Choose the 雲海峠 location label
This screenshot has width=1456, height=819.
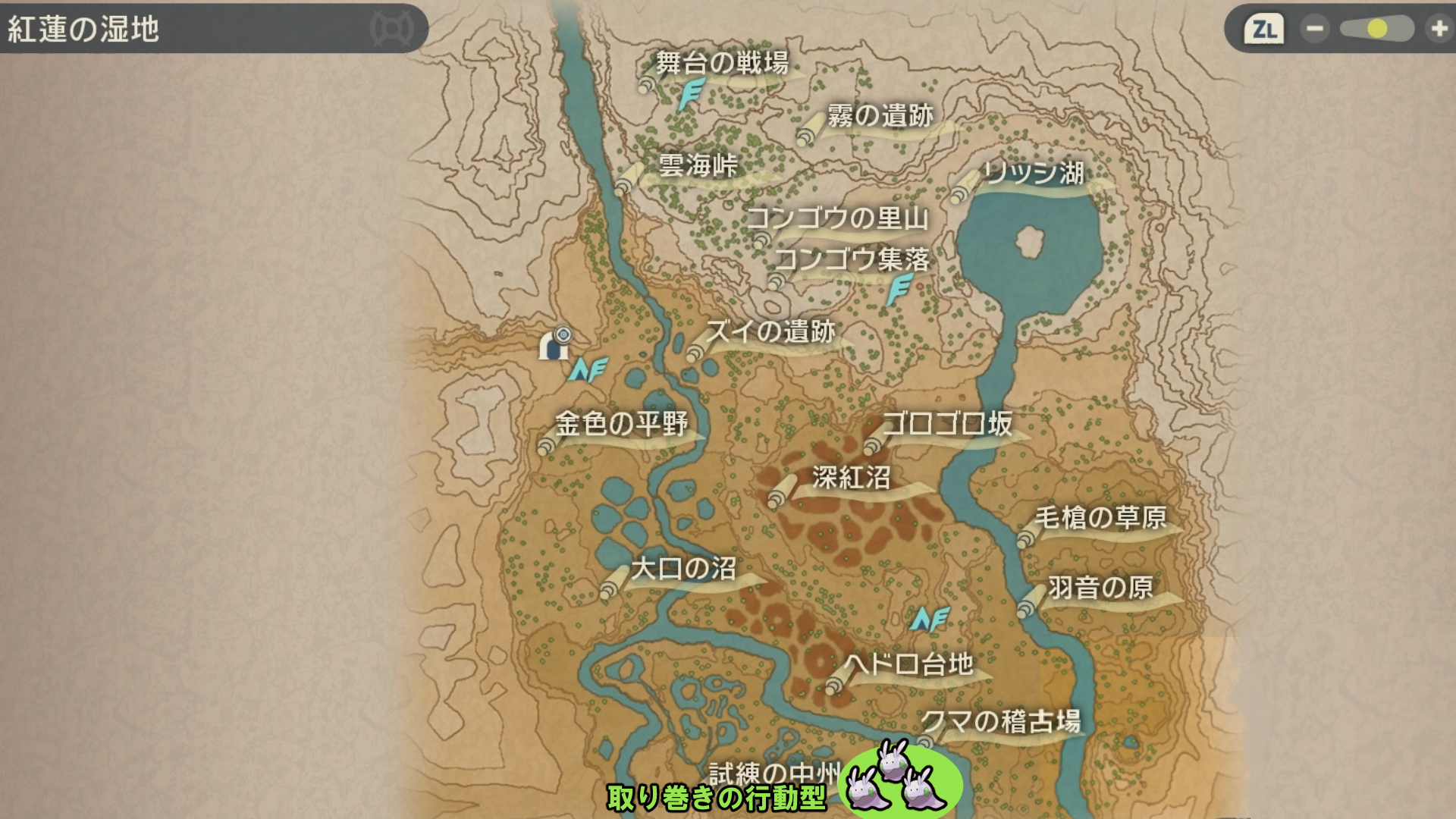click(x=697, y=165)
